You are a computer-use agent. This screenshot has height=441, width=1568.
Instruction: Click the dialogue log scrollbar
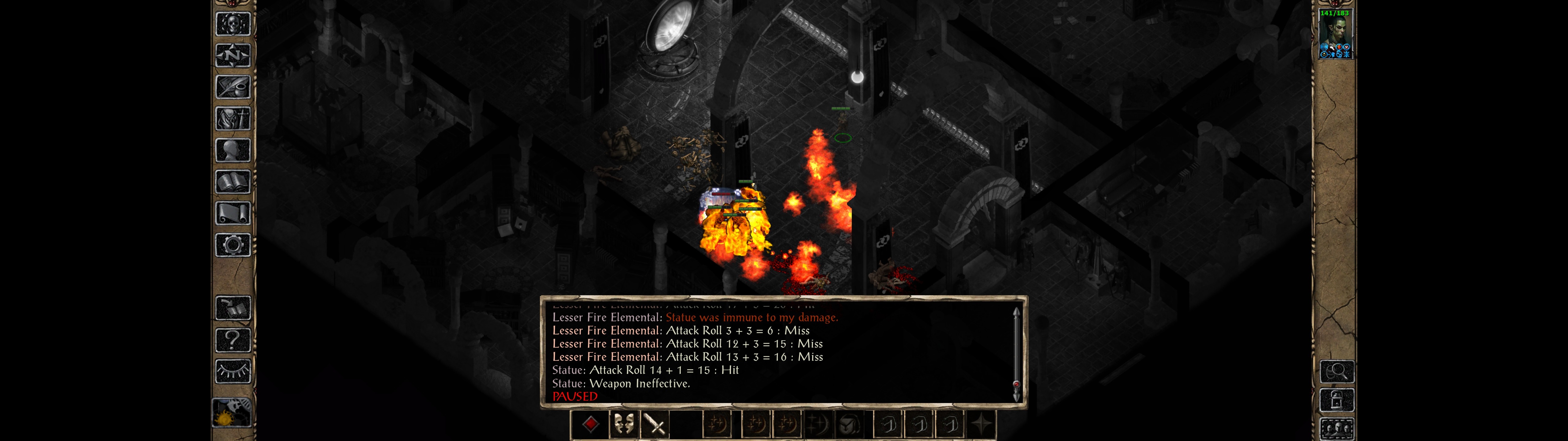click(x=1016, y=354)
